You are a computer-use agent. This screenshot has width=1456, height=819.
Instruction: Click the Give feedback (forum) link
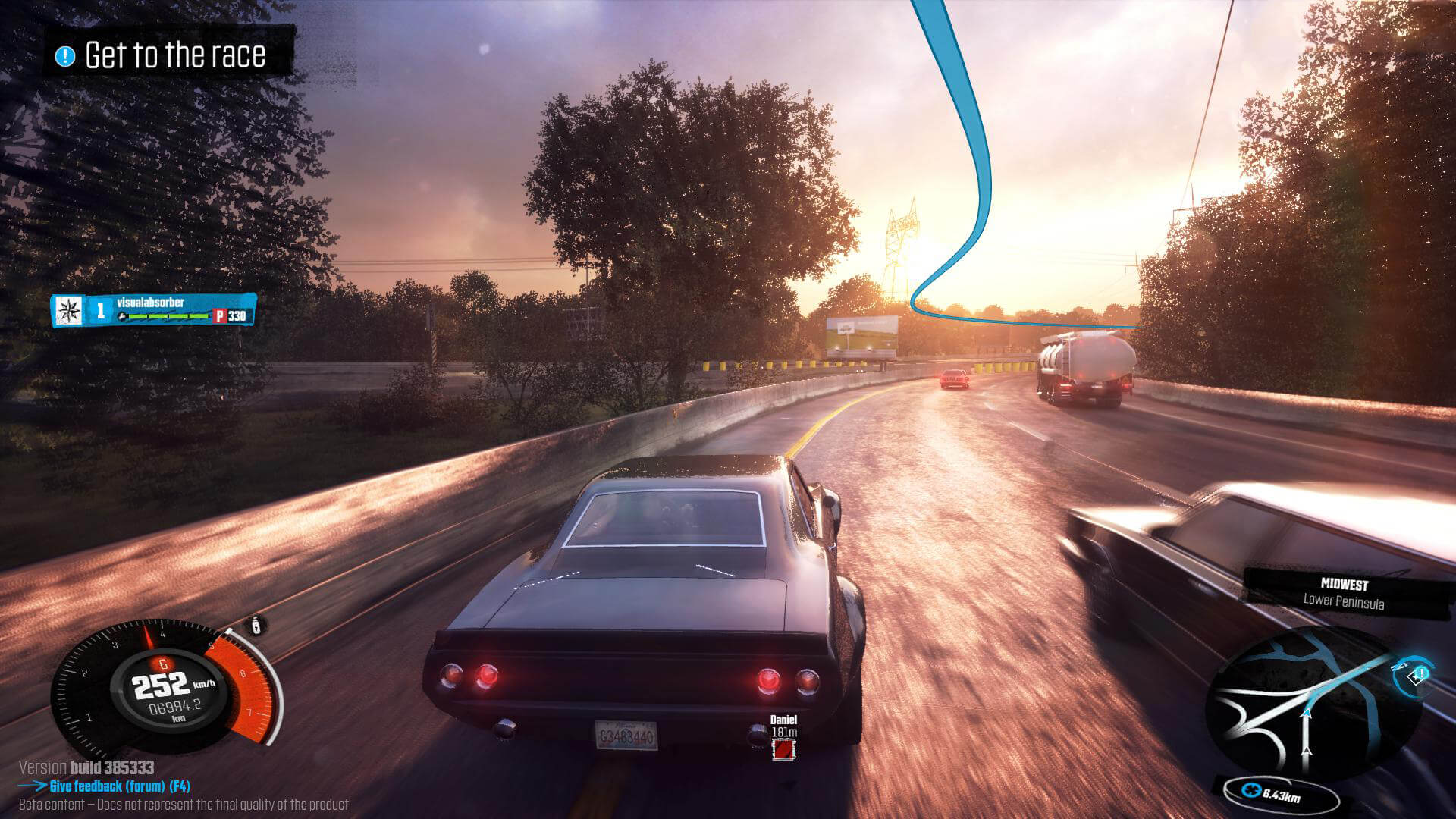[x=119, y=786]
